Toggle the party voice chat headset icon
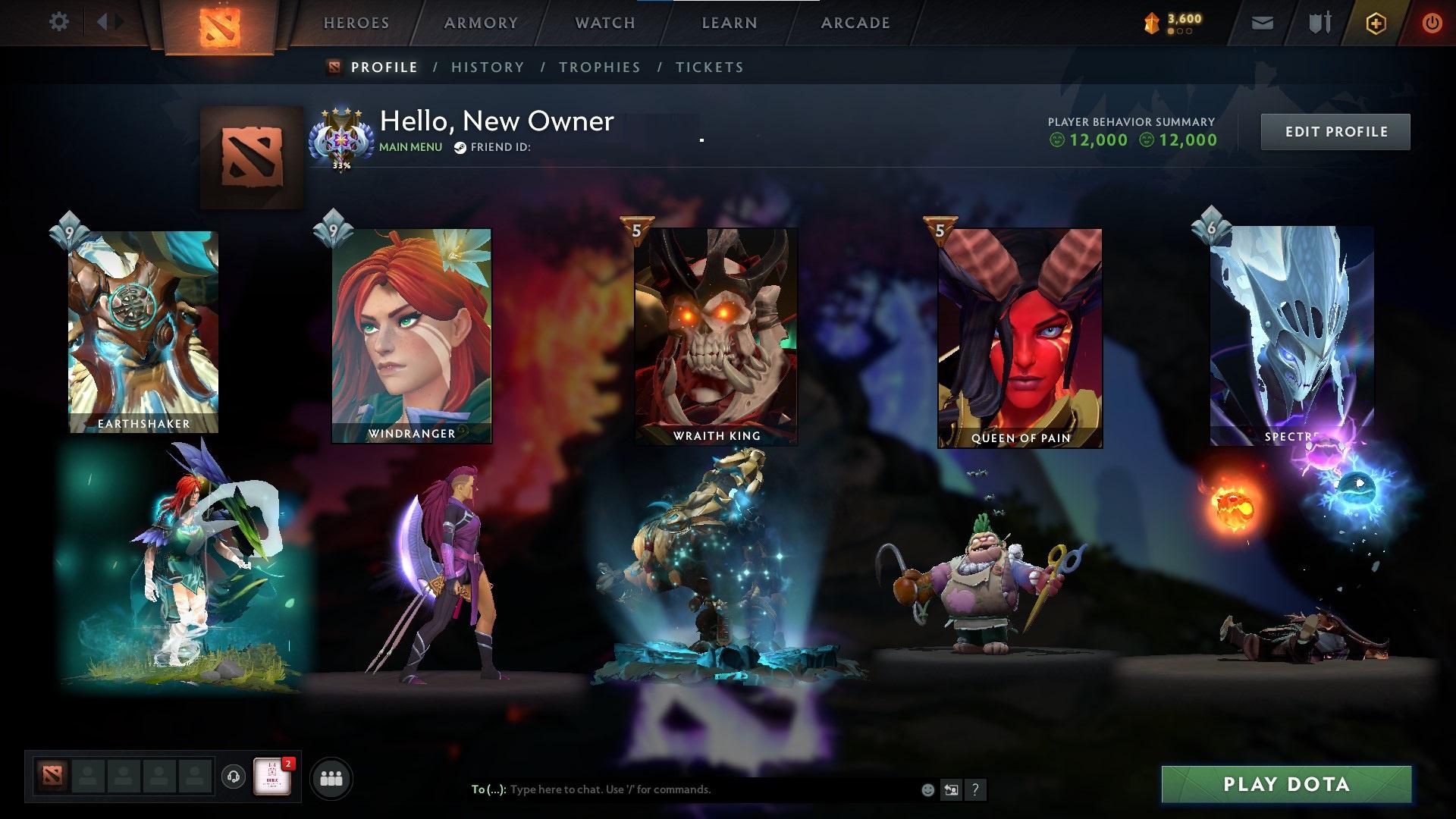Viewport: 1456px width, 819px height. point(233,777)
